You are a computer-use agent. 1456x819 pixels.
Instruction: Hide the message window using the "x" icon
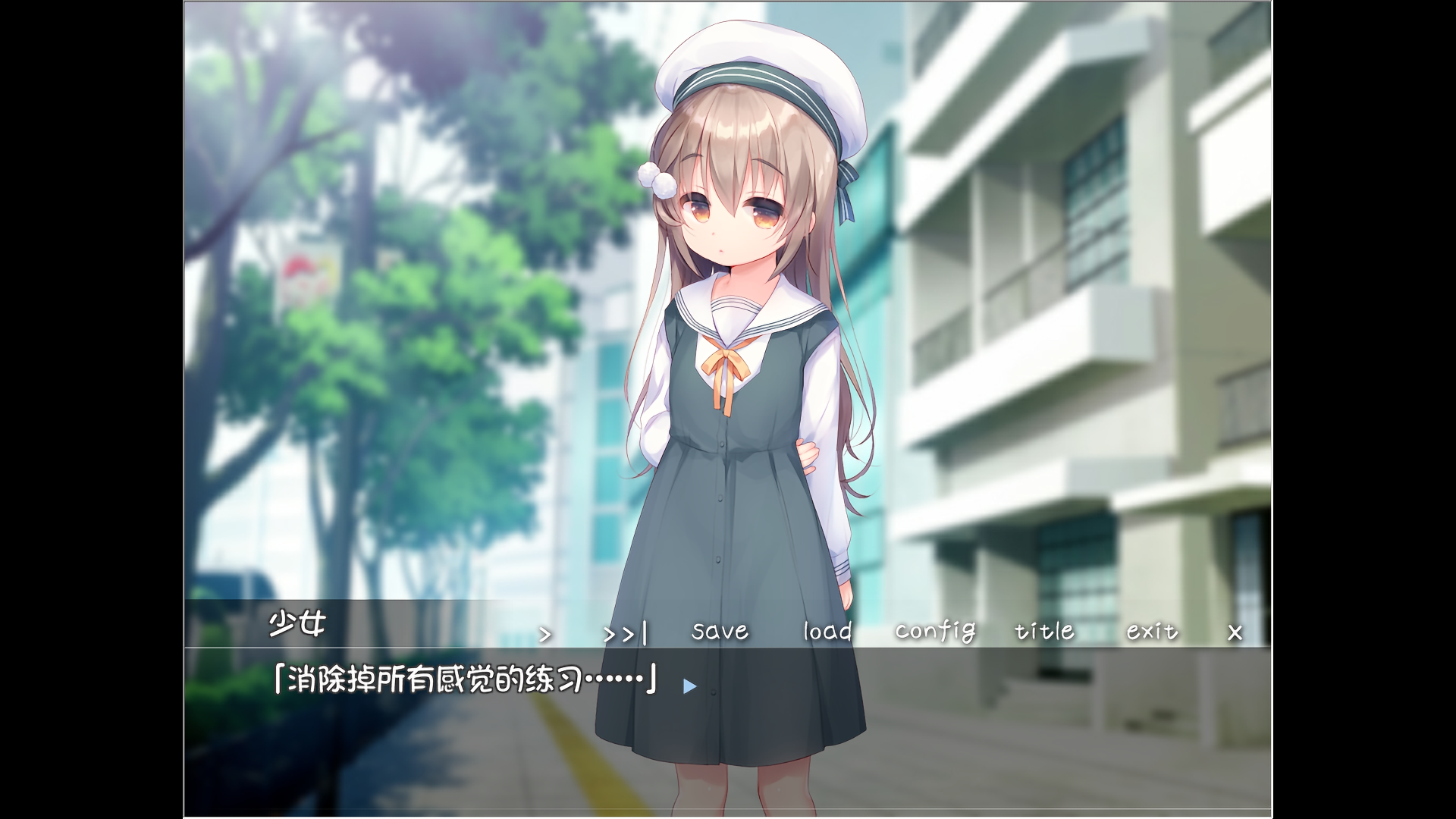coord(1235,632)
